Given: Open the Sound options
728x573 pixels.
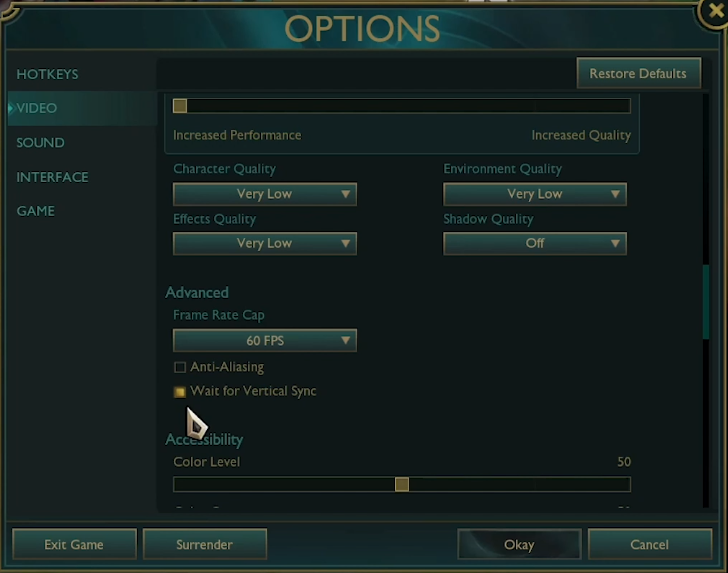Looking at the screenshot, I should tap(40, 143).
